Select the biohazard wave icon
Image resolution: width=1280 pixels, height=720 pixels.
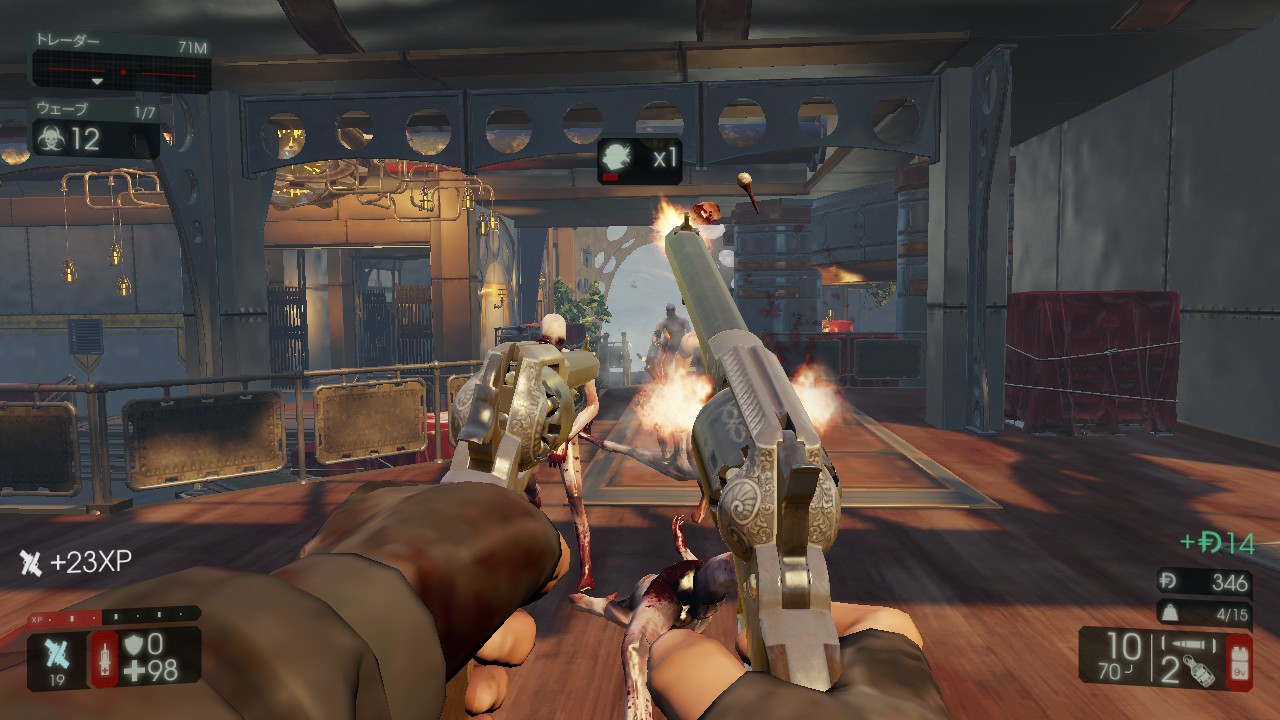coord(48,138)
